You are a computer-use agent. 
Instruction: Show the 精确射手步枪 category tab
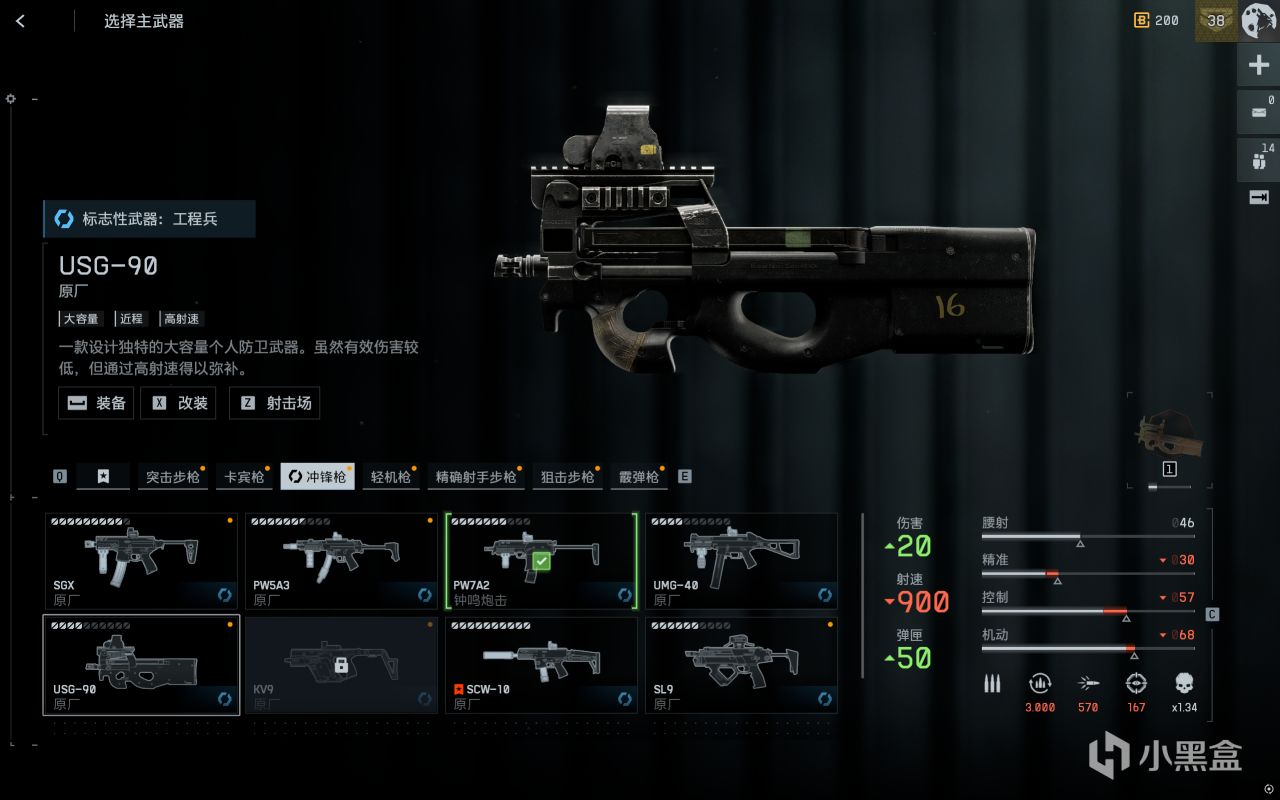point(476,477)
